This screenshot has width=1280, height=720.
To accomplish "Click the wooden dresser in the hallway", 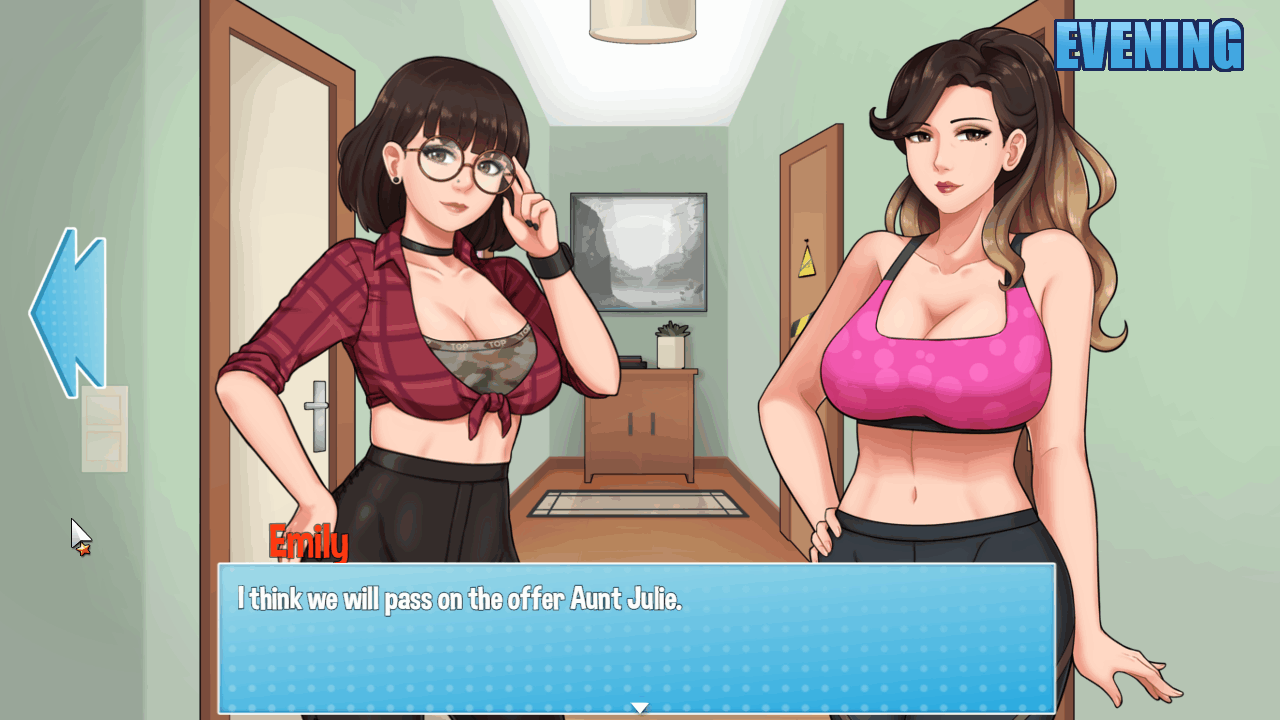I will click(640, 420).
